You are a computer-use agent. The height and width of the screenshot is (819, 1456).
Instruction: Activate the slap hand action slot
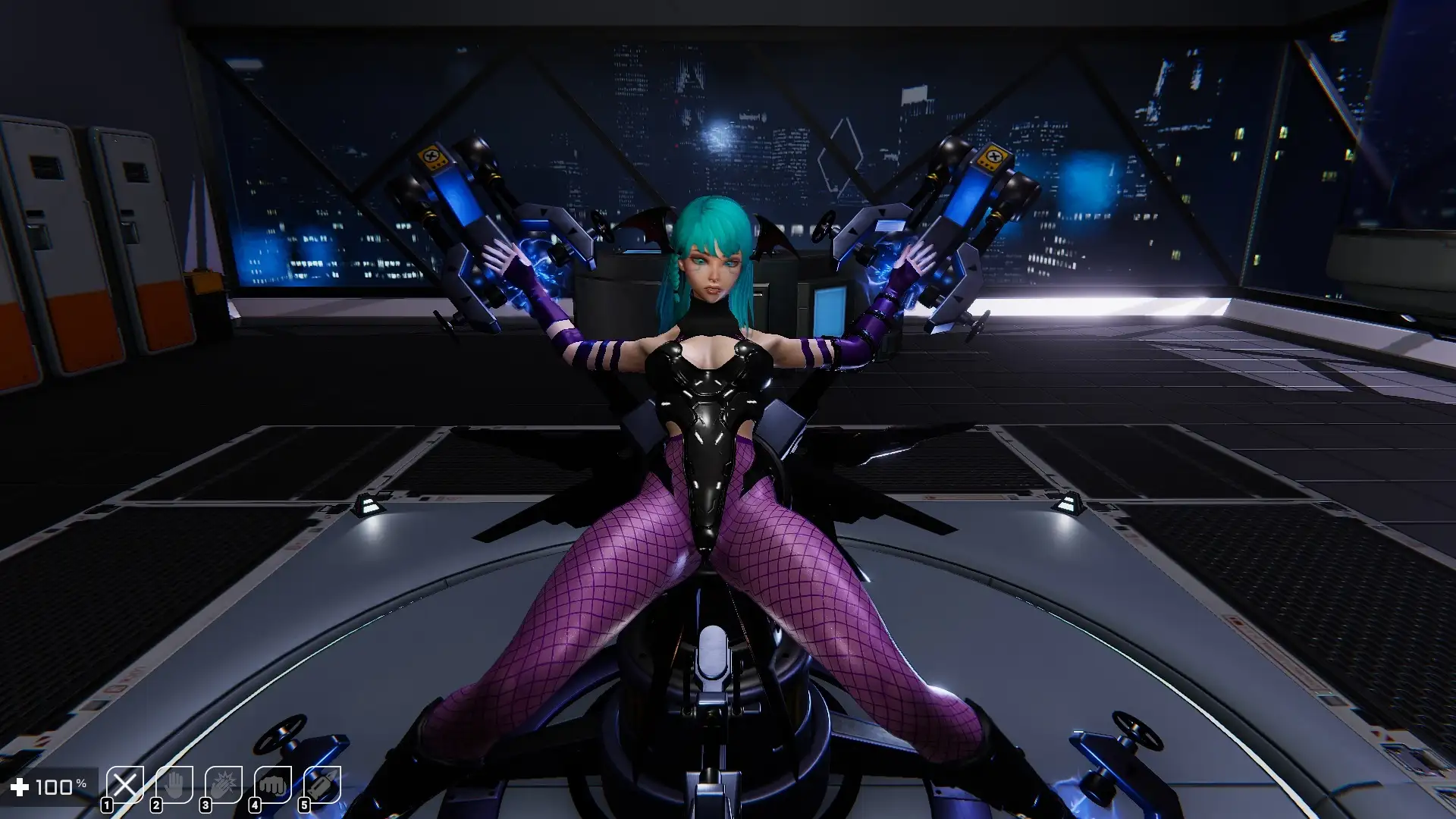224,785
